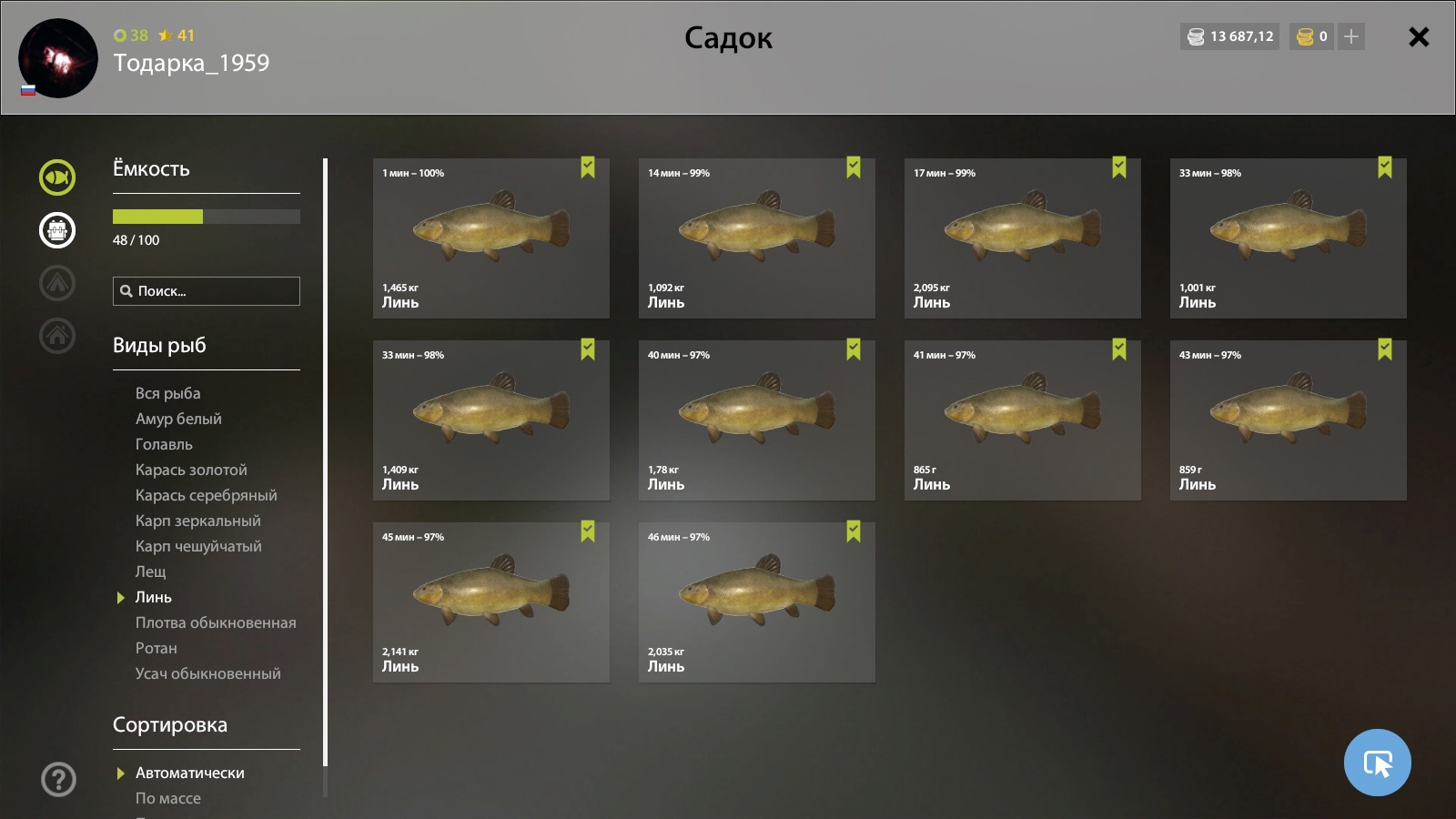
Task: Choose Карась золотой filter
Action: coord(191,470)
